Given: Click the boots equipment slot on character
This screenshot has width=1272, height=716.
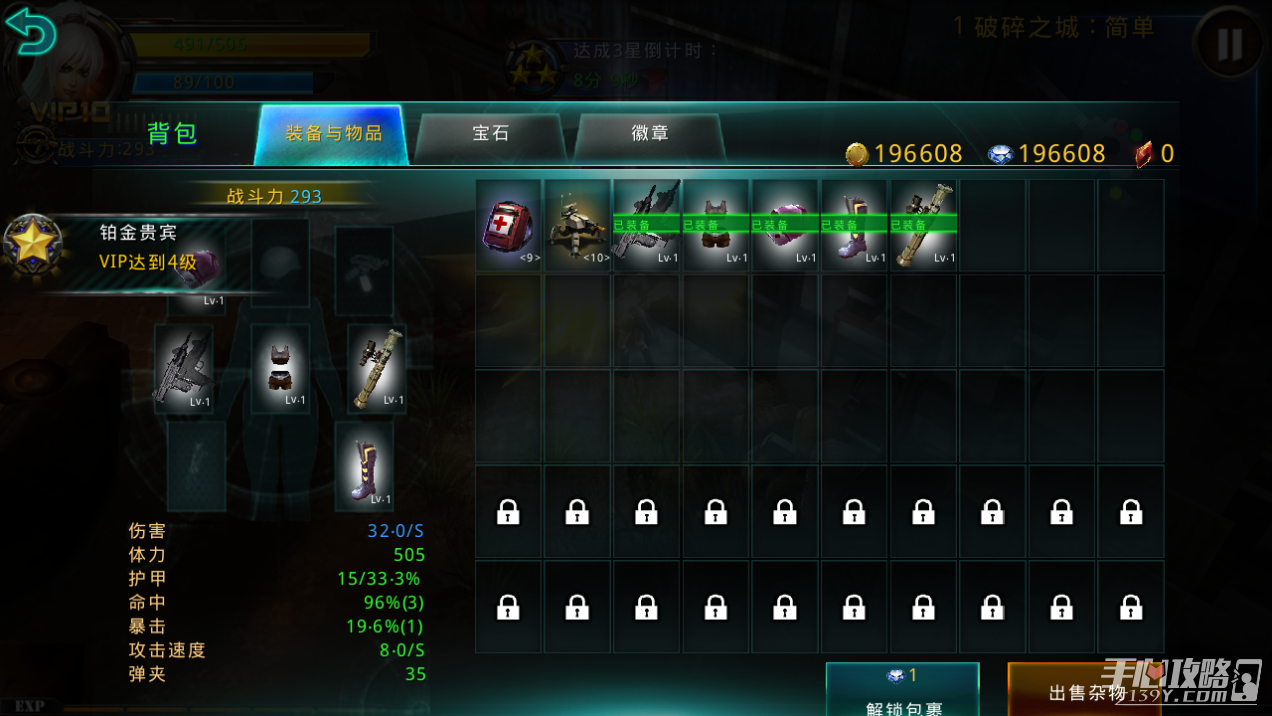Looking at the screenshot, I should pos(364,465).
